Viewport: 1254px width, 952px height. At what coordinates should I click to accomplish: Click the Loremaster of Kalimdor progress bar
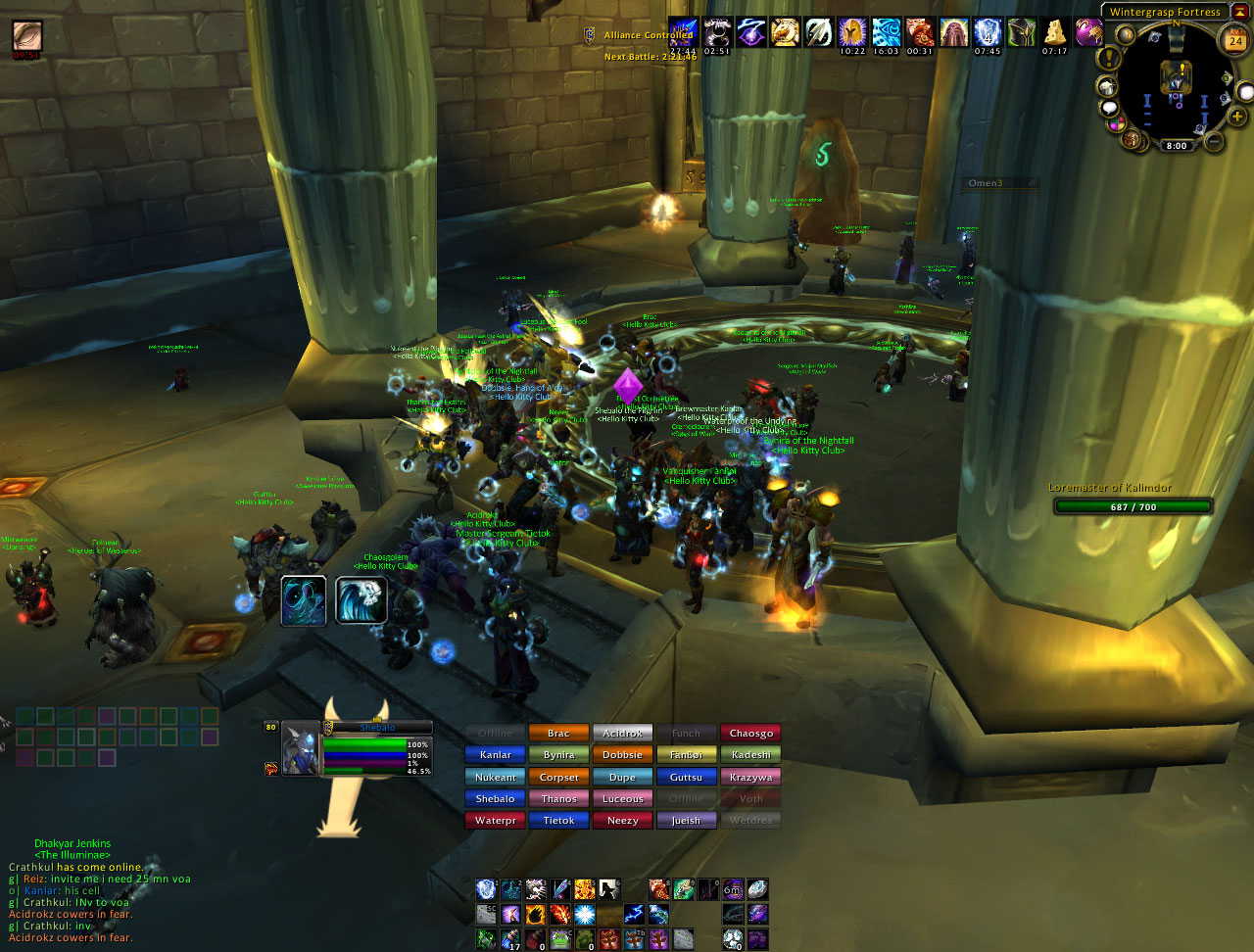(1133, 506)
